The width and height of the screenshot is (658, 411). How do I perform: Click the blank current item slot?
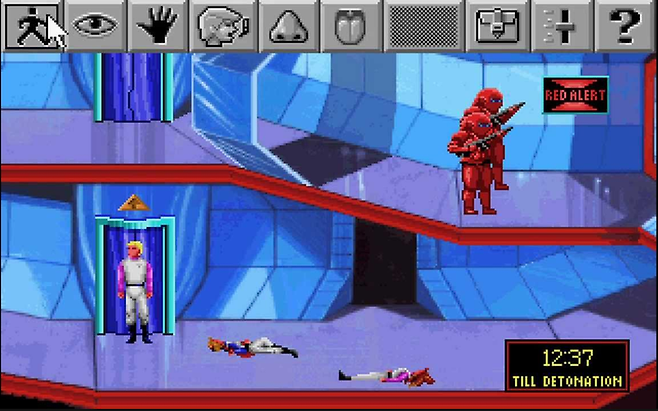pyautogui.click(x=427, y=26)
